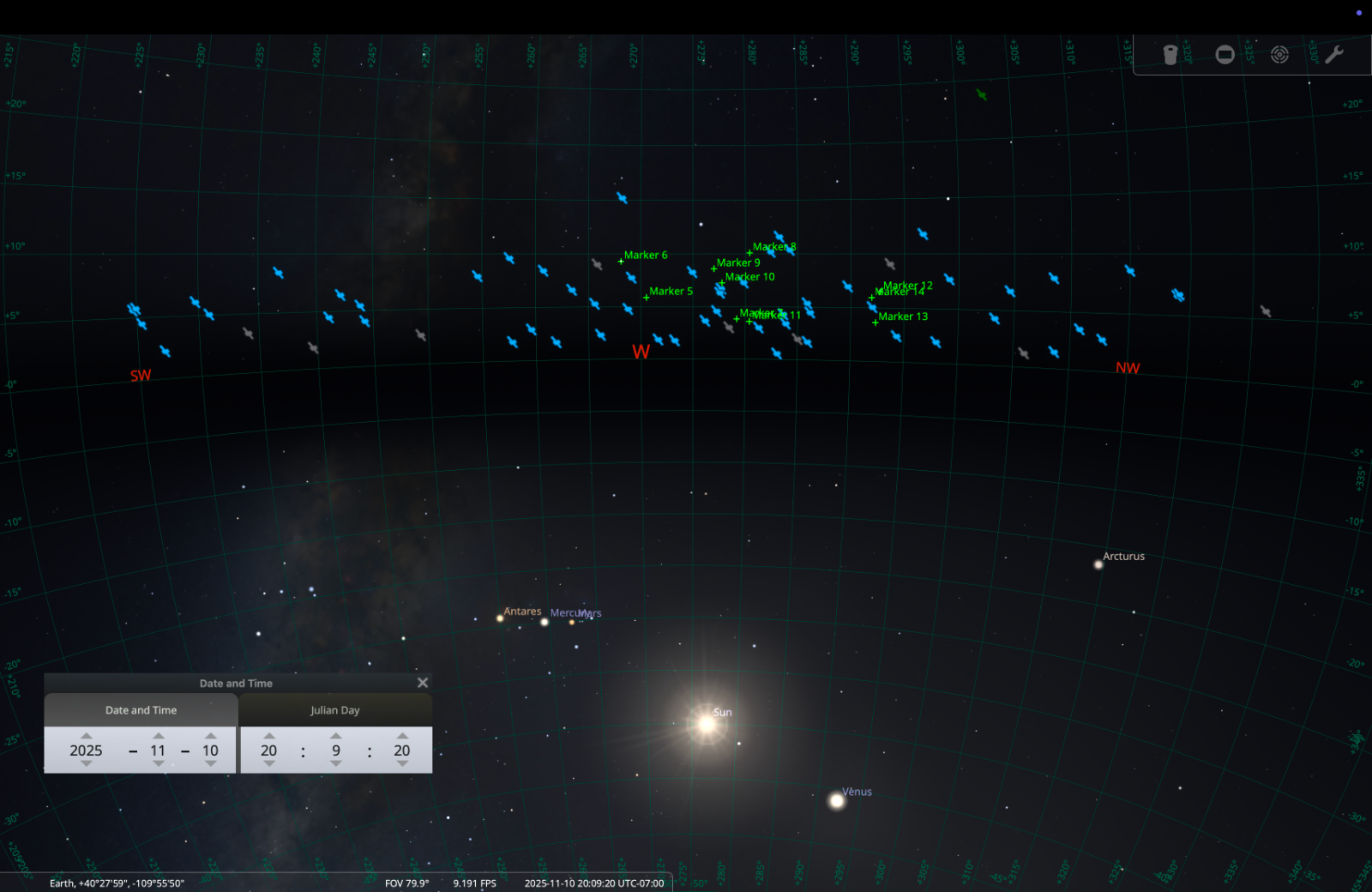Click the Earth location text in the status bar
The image size is (1372, 892).
click(x=116, y=882)
